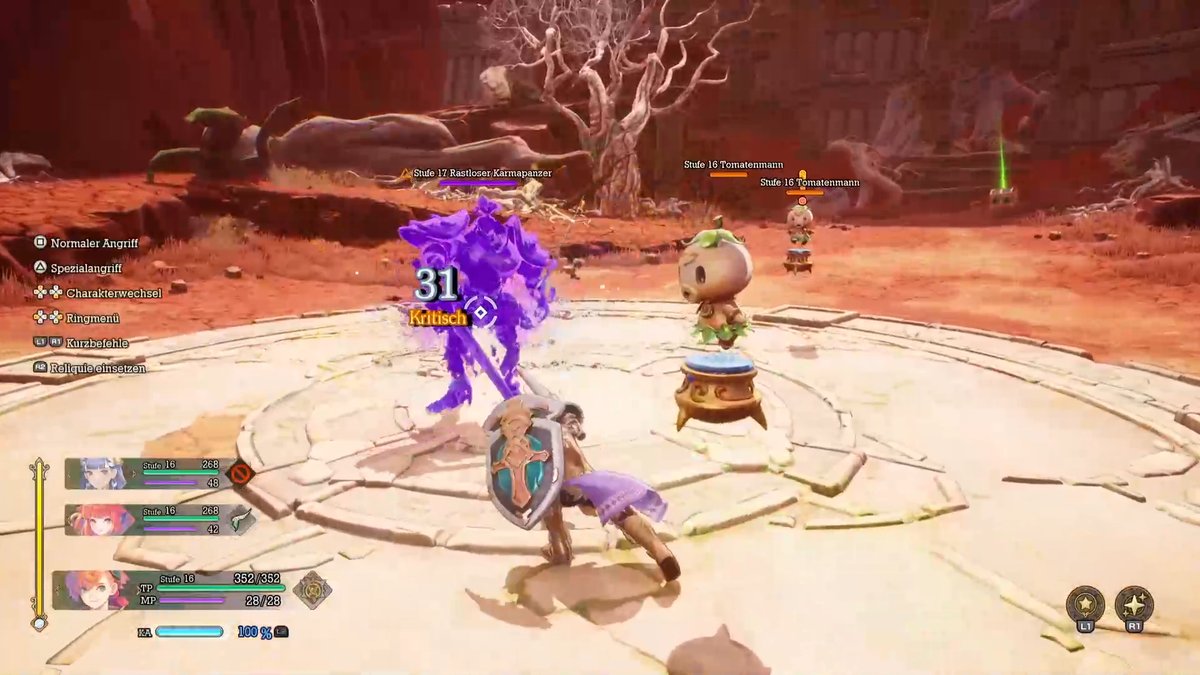Target the Rastloser Karmapanzer lock-on reticle
This screenshot has width=1200, height=675.
coord(481,313)
